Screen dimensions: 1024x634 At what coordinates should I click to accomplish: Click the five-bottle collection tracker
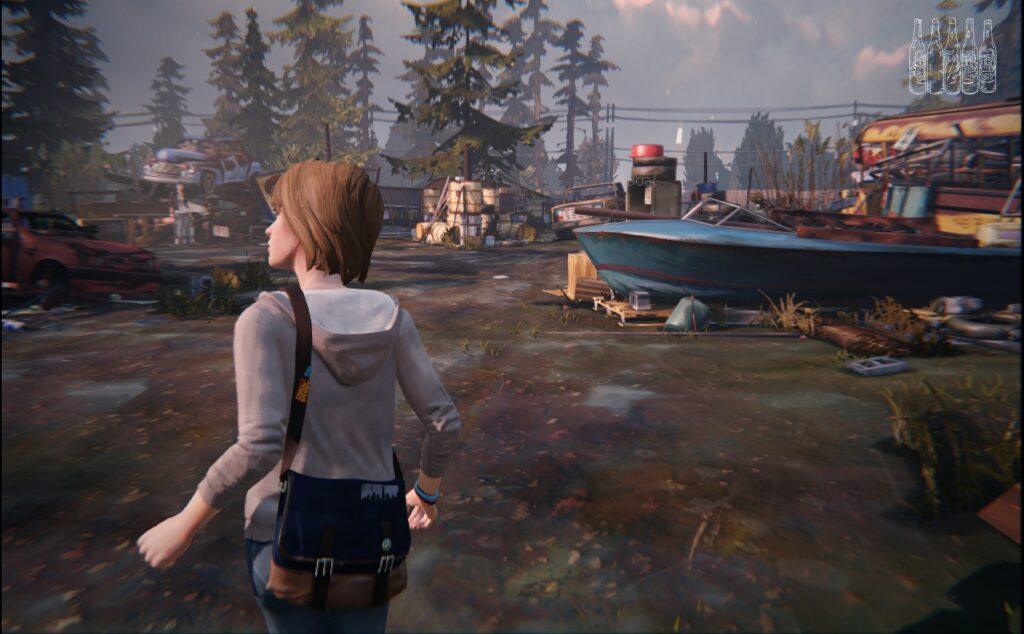tap(952, 56)
